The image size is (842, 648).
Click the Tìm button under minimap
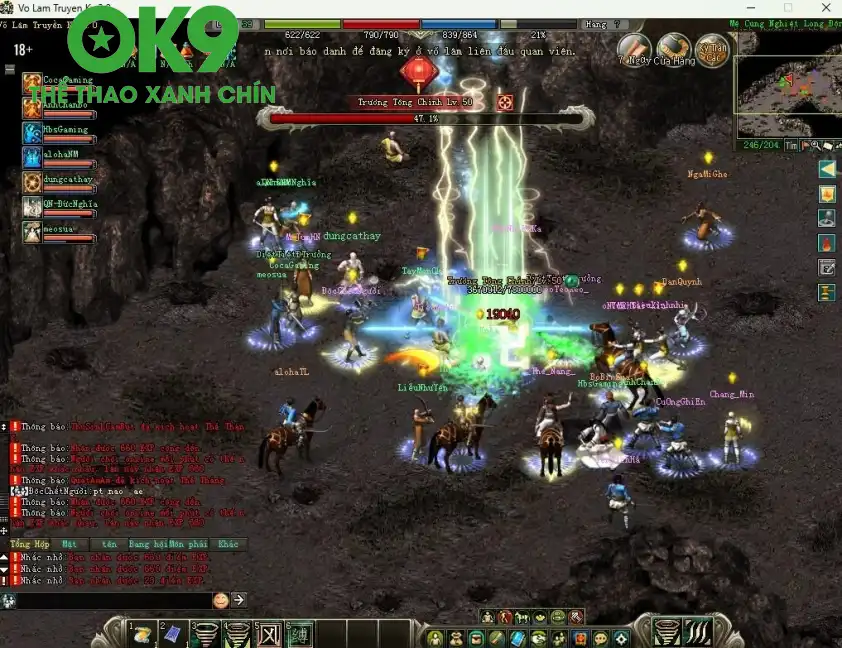click(x=792, y=145)
